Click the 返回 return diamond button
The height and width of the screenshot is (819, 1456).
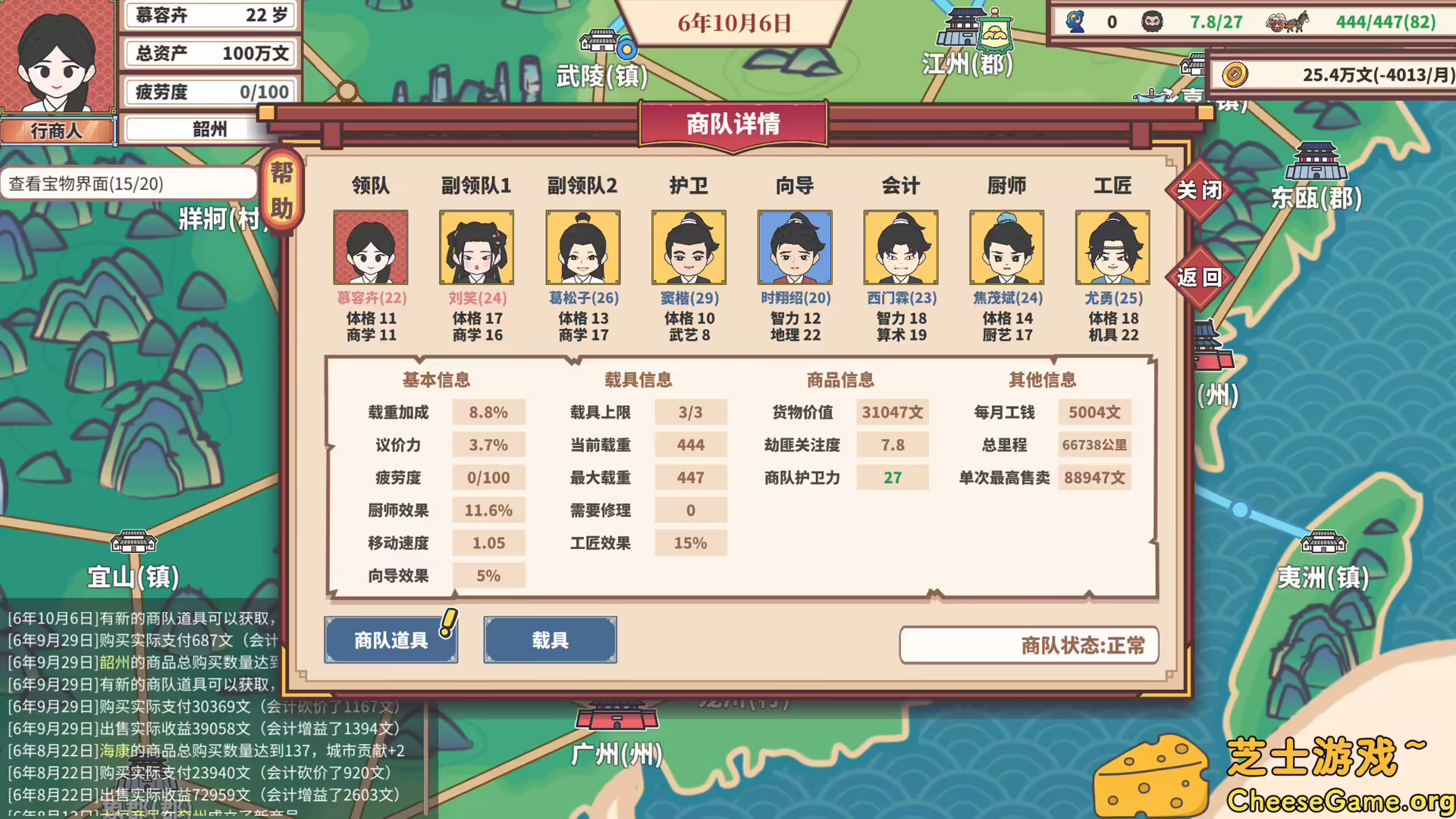(x=1200, y=278)
